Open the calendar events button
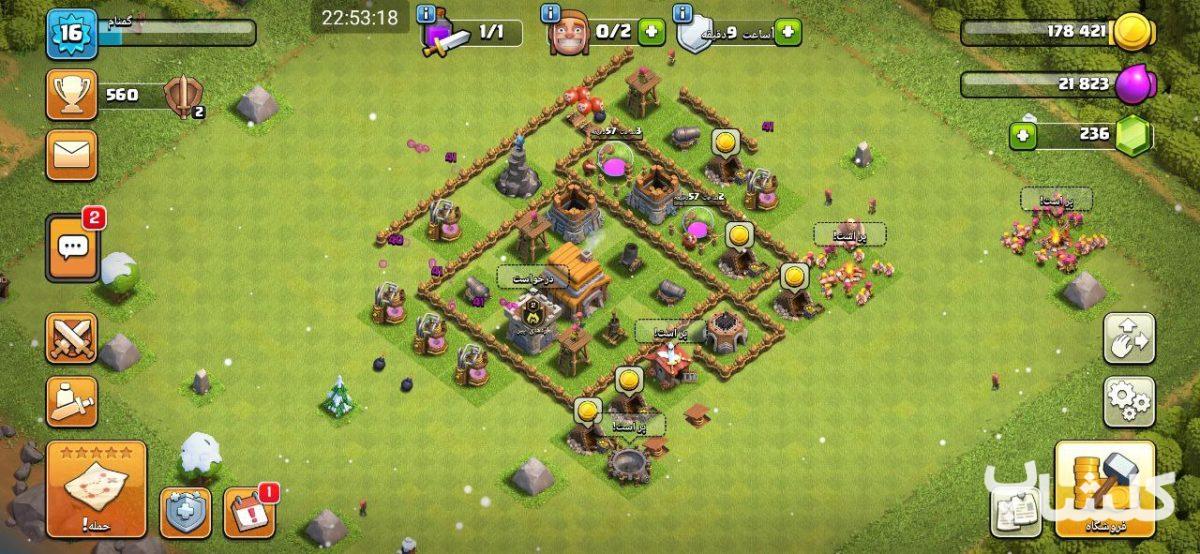The height and width of the screenshot is (554, 1200). [x=249, y=513]
